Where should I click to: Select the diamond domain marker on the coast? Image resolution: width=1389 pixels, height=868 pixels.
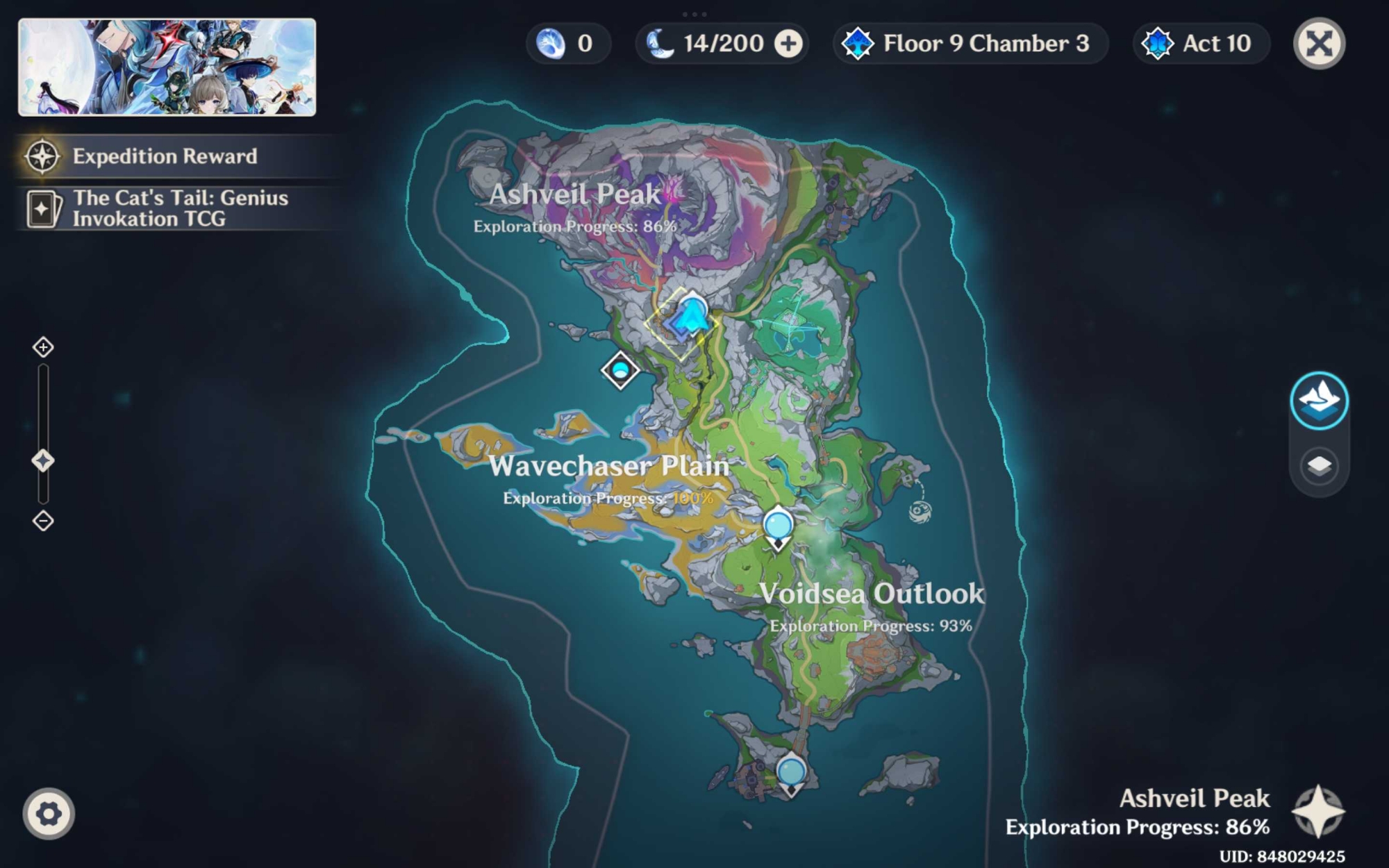620,370
